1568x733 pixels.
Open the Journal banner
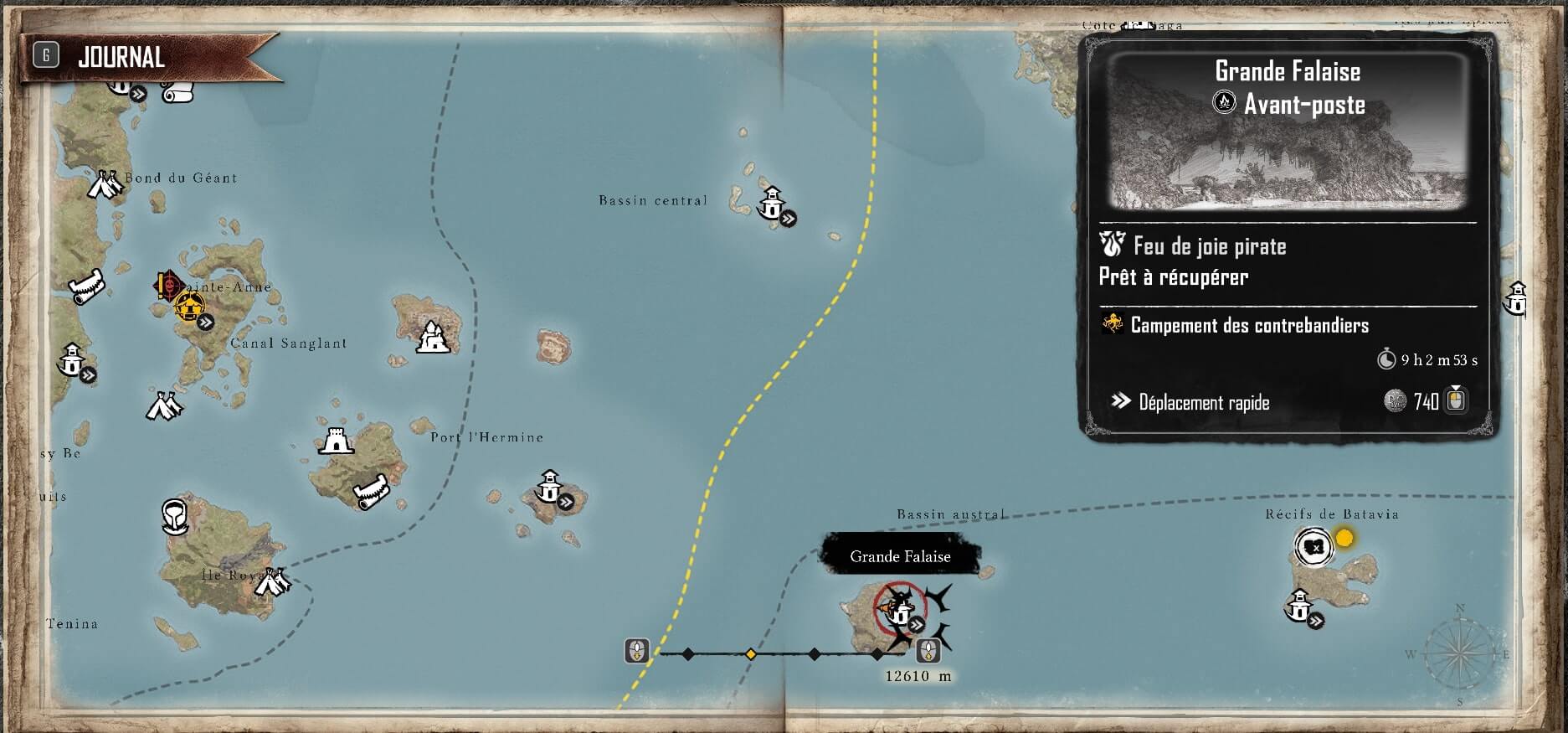(x=121, y=57)
